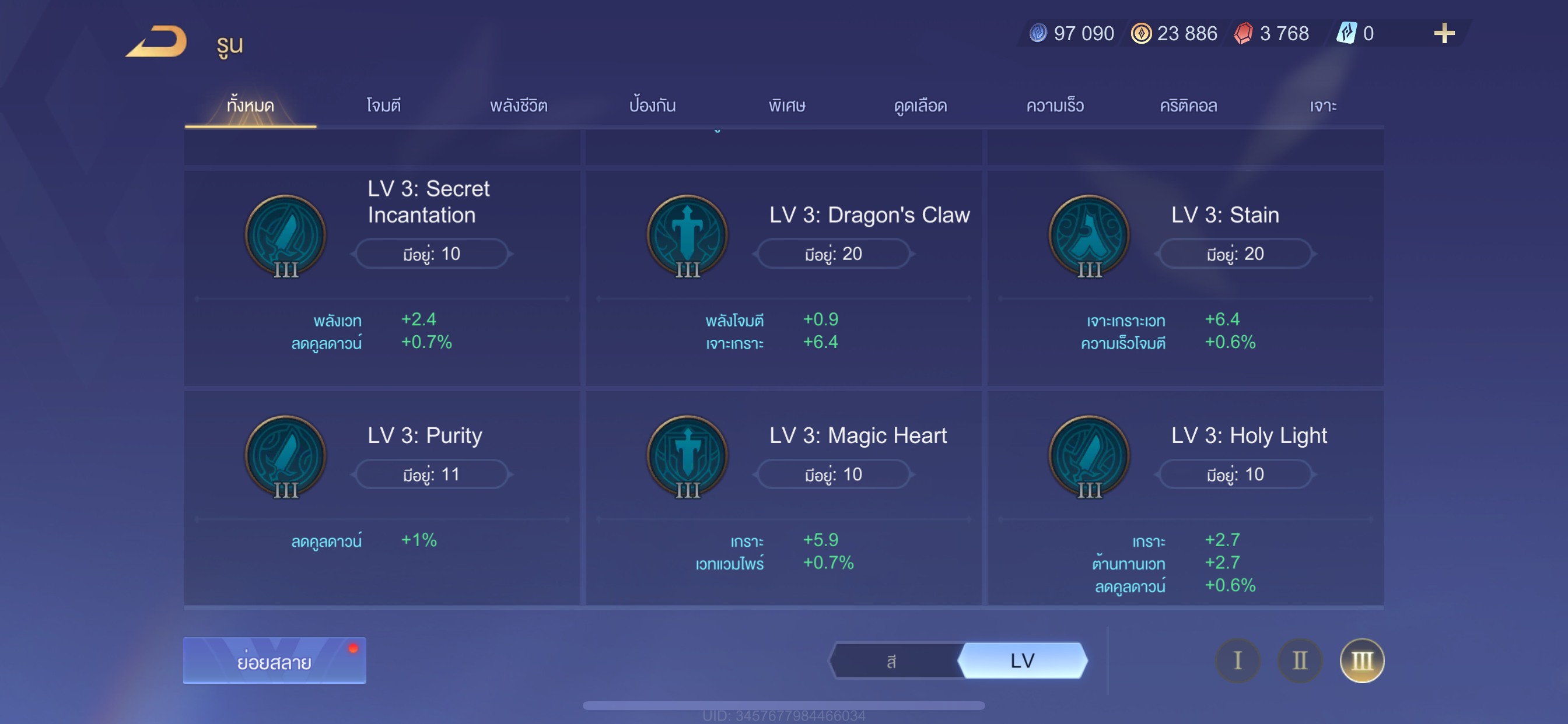Filter runes to level I

click(1237, 660)
